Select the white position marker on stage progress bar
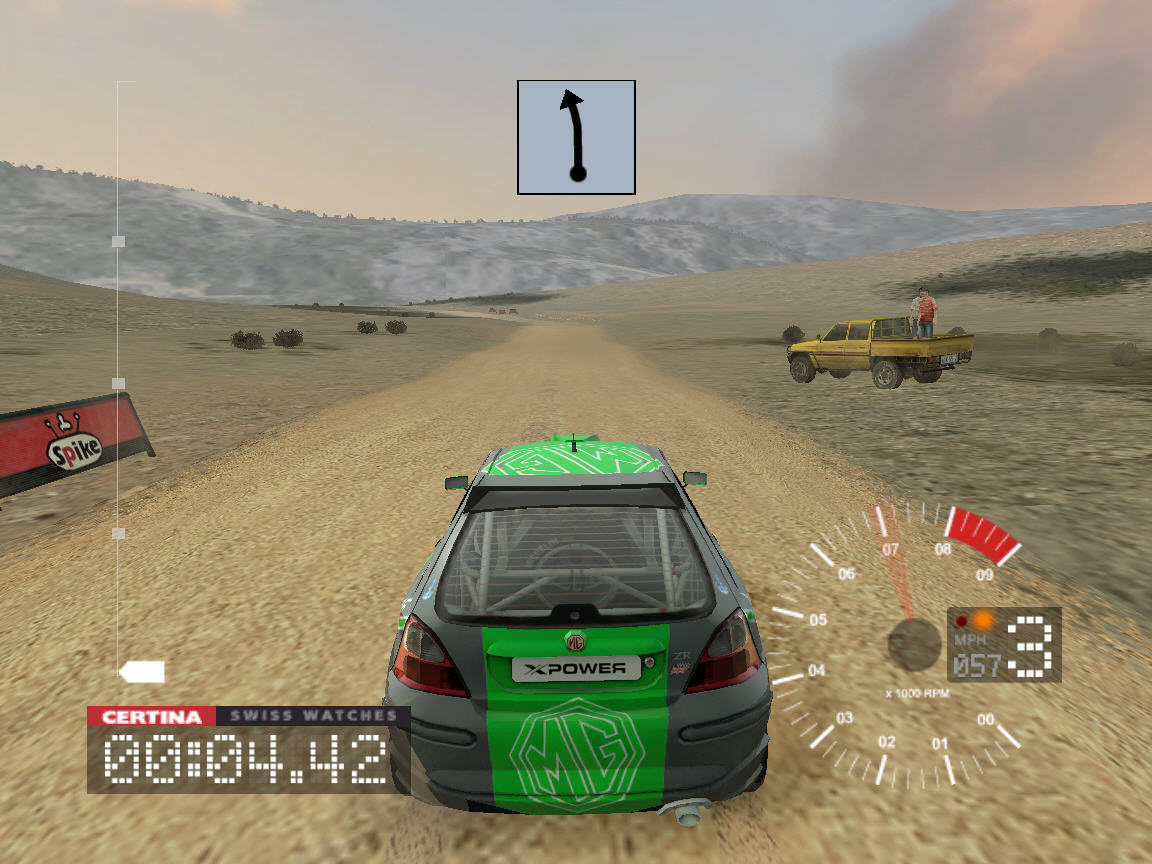Screen dimensions: 1152x864 (x=141, y=672)
